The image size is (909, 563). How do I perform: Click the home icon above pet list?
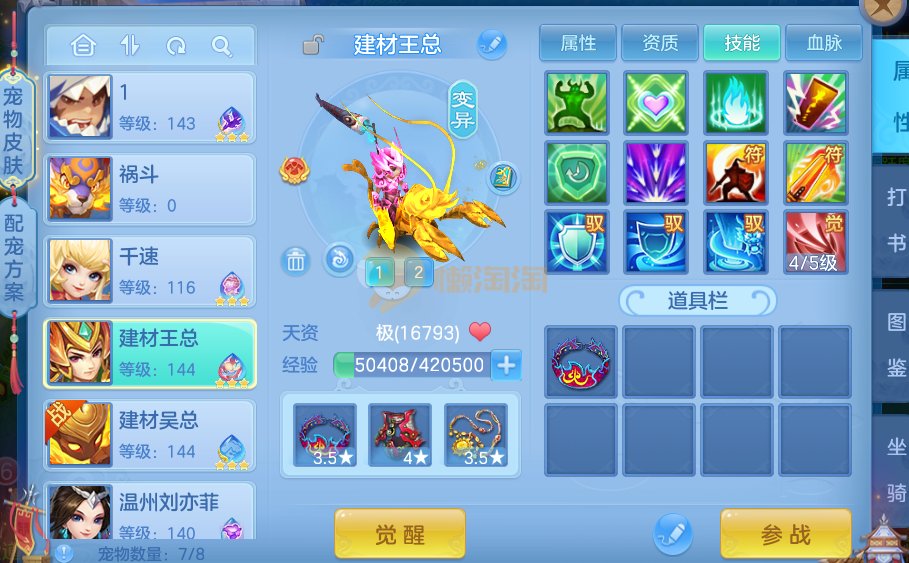coord(83,46)
